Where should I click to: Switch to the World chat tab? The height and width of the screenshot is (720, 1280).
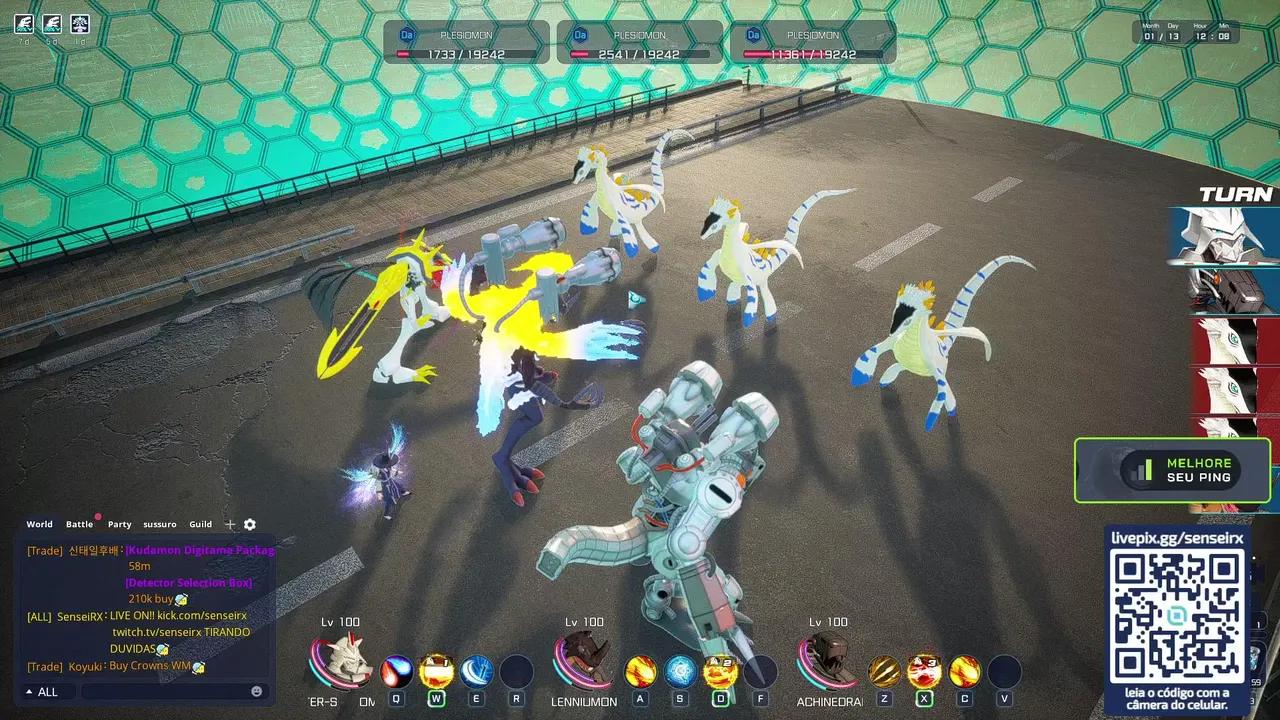(40, 524)
